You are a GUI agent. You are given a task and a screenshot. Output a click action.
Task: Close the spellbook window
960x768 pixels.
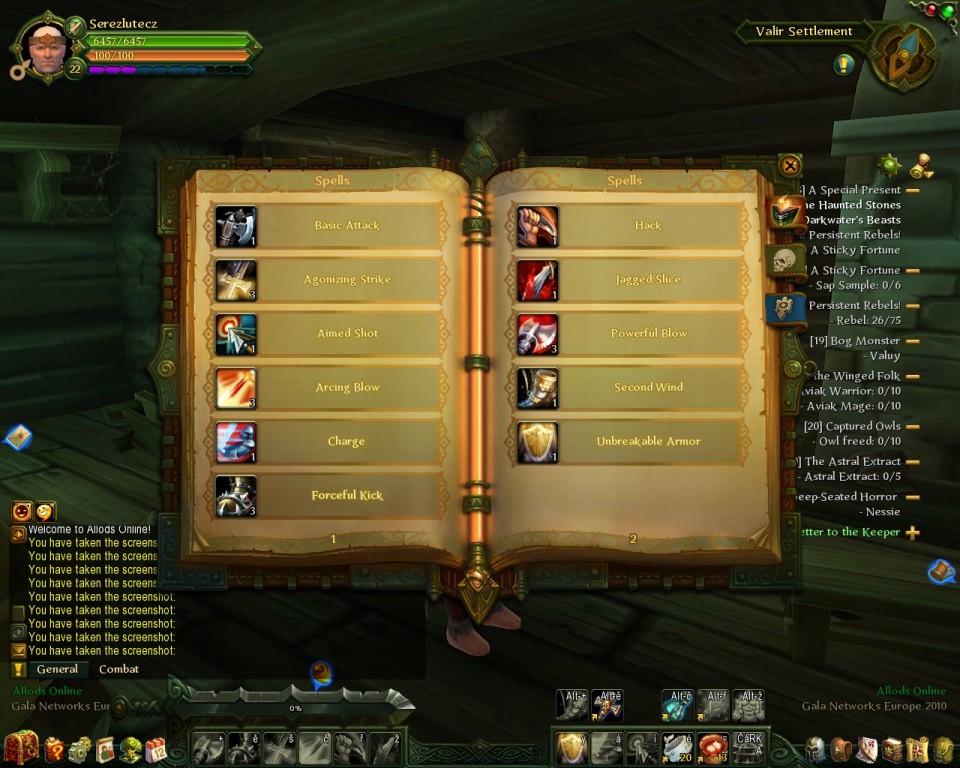[x=790, y=166]
